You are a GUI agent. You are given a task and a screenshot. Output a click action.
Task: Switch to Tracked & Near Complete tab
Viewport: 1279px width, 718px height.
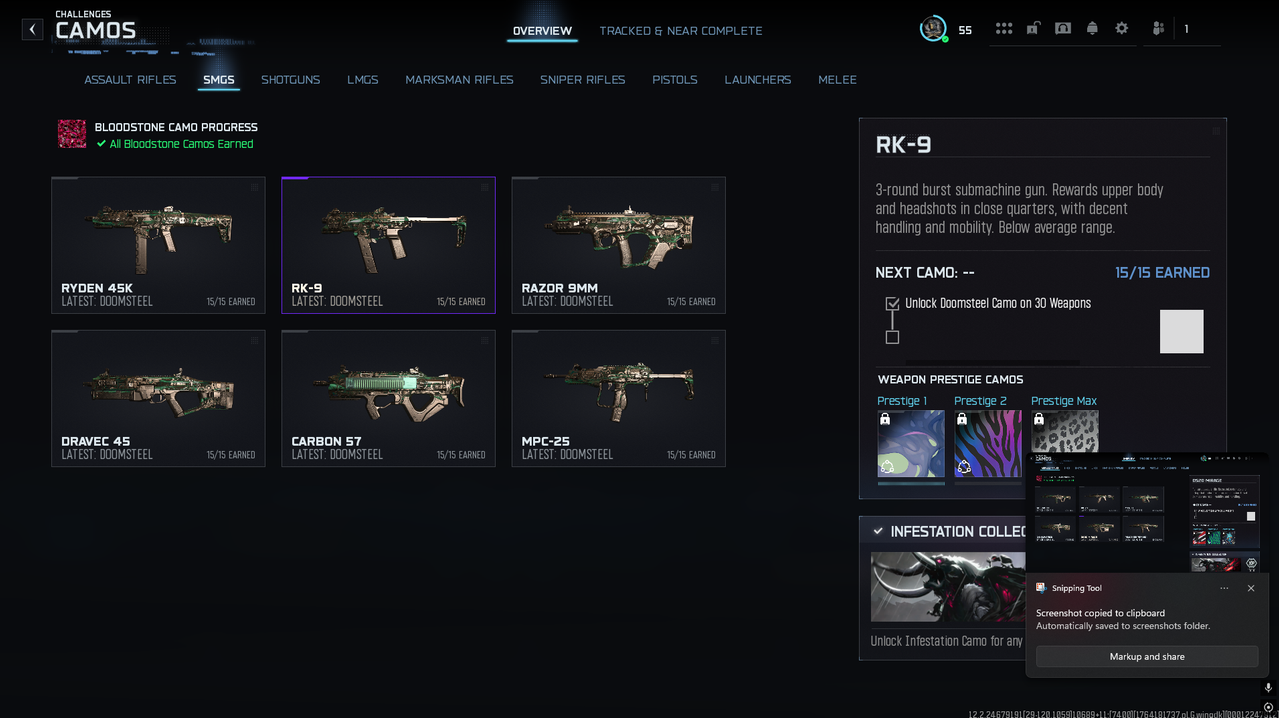point(680,31)
